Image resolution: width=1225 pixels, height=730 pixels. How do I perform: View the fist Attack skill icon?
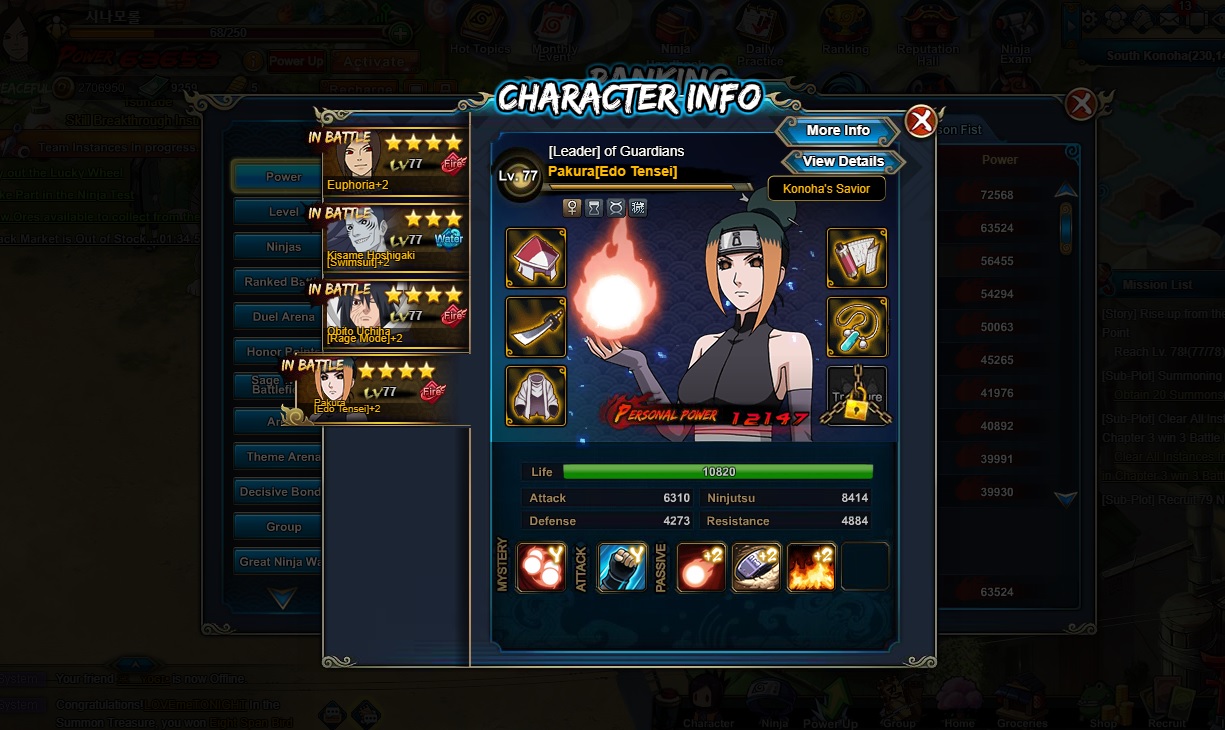(x=621, y=567)
